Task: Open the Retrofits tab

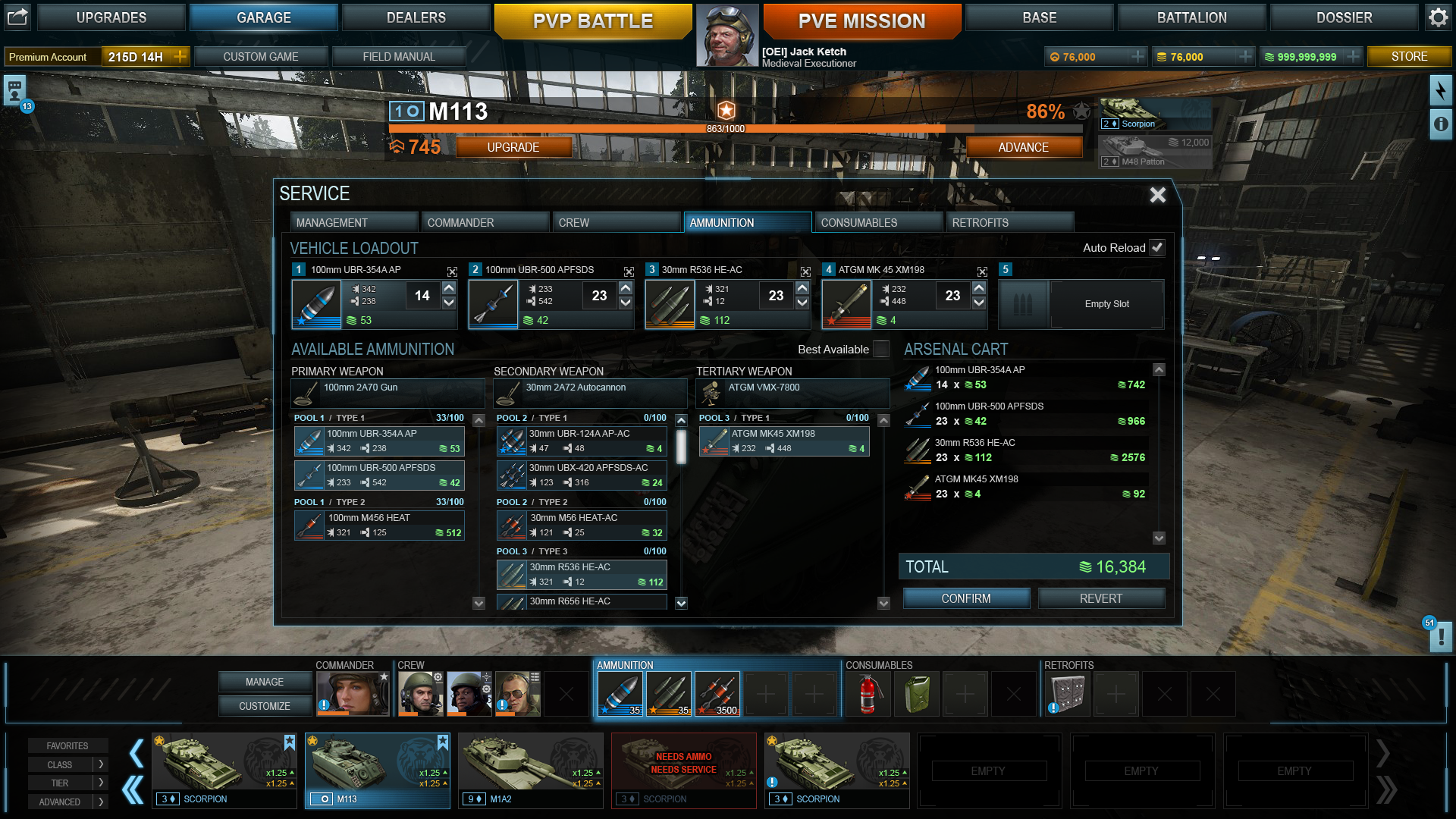Action: coord(1009,222)
